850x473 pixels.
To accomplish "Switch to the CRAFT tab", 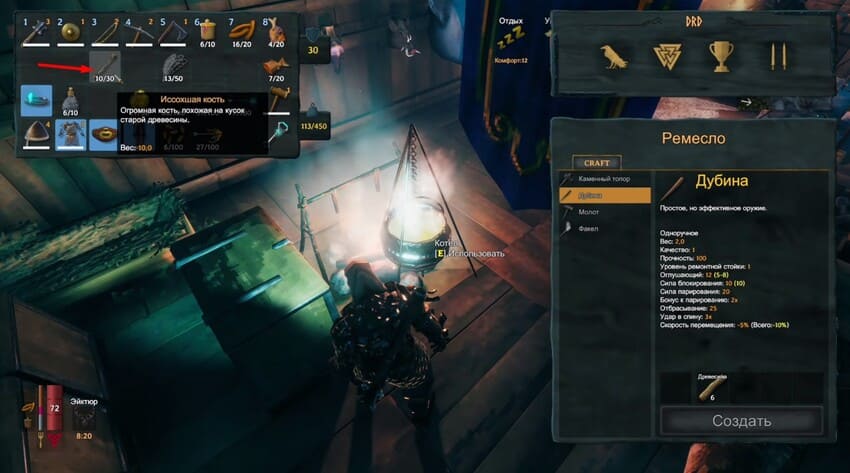I will pos(596,162).
